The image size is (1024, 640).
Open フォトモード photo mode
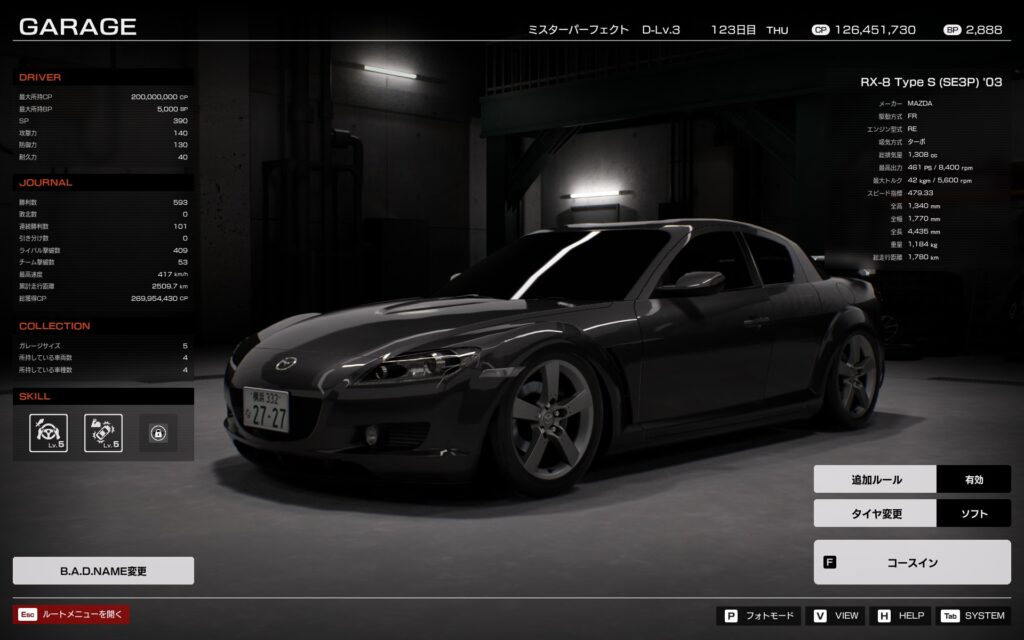(x=759, y=616)
